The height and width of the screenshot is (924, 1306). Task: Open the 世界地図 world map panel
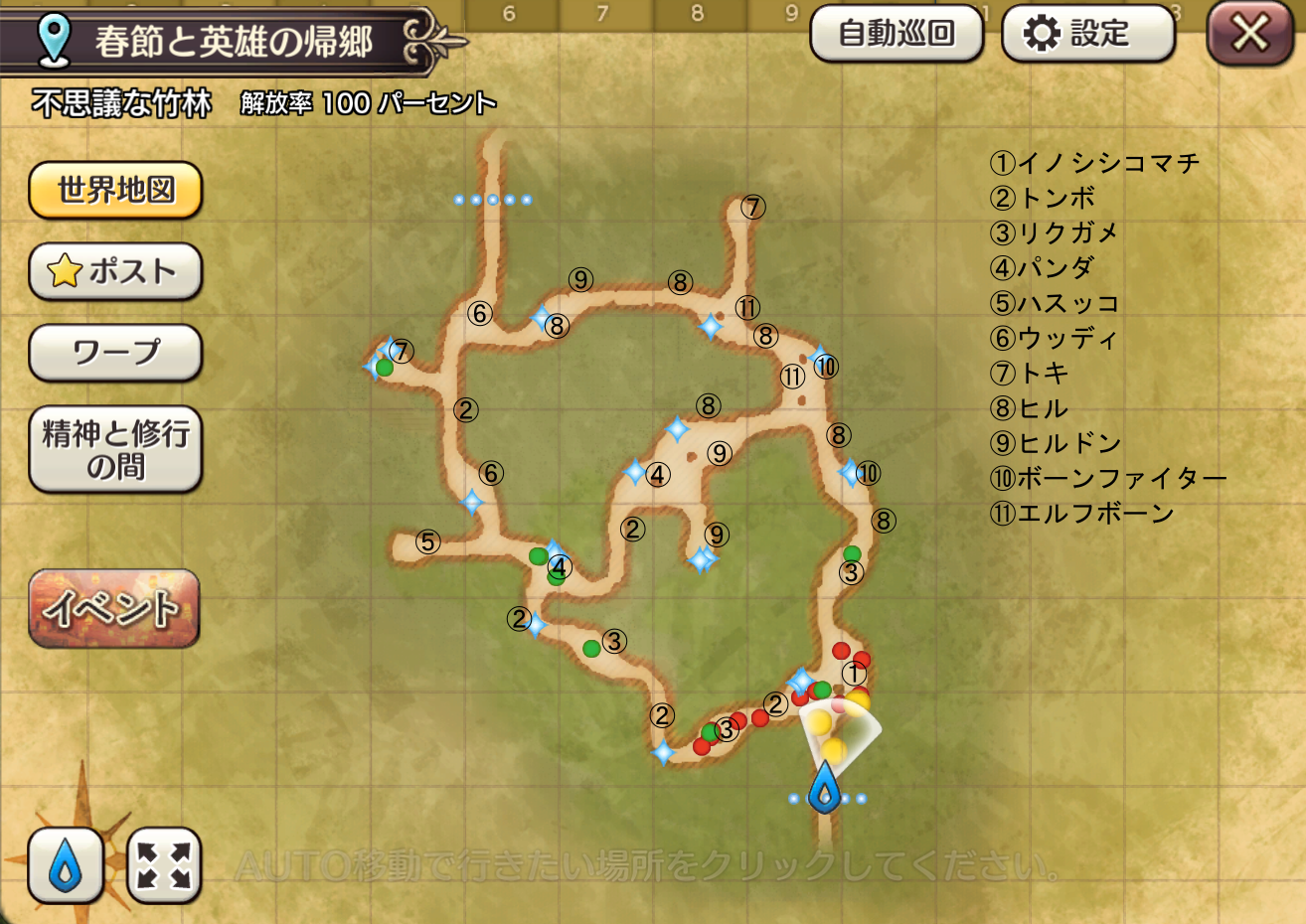[x=114, y=190]
